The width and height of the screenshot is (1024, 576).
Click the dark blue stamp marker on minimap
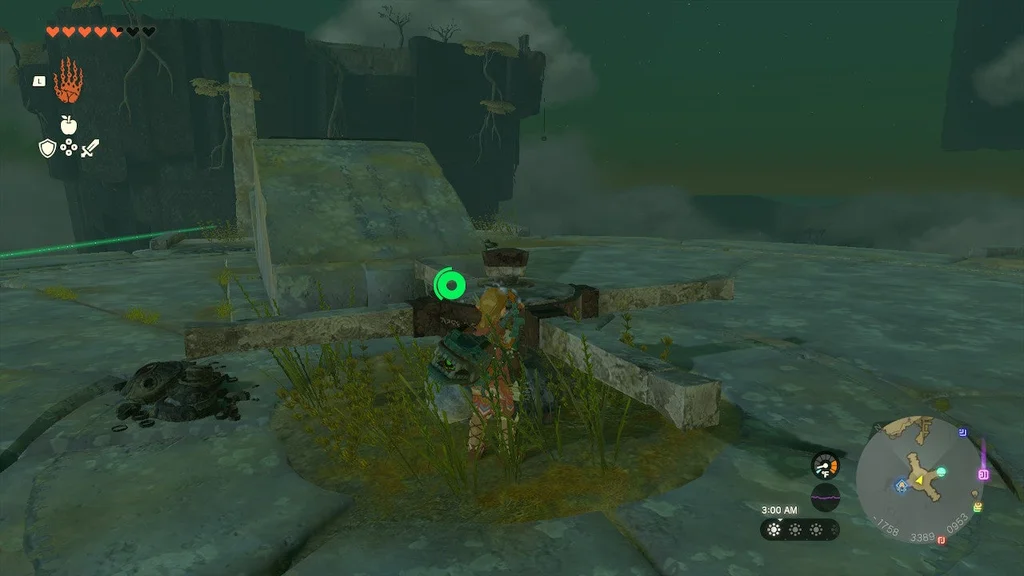(962, 433)
